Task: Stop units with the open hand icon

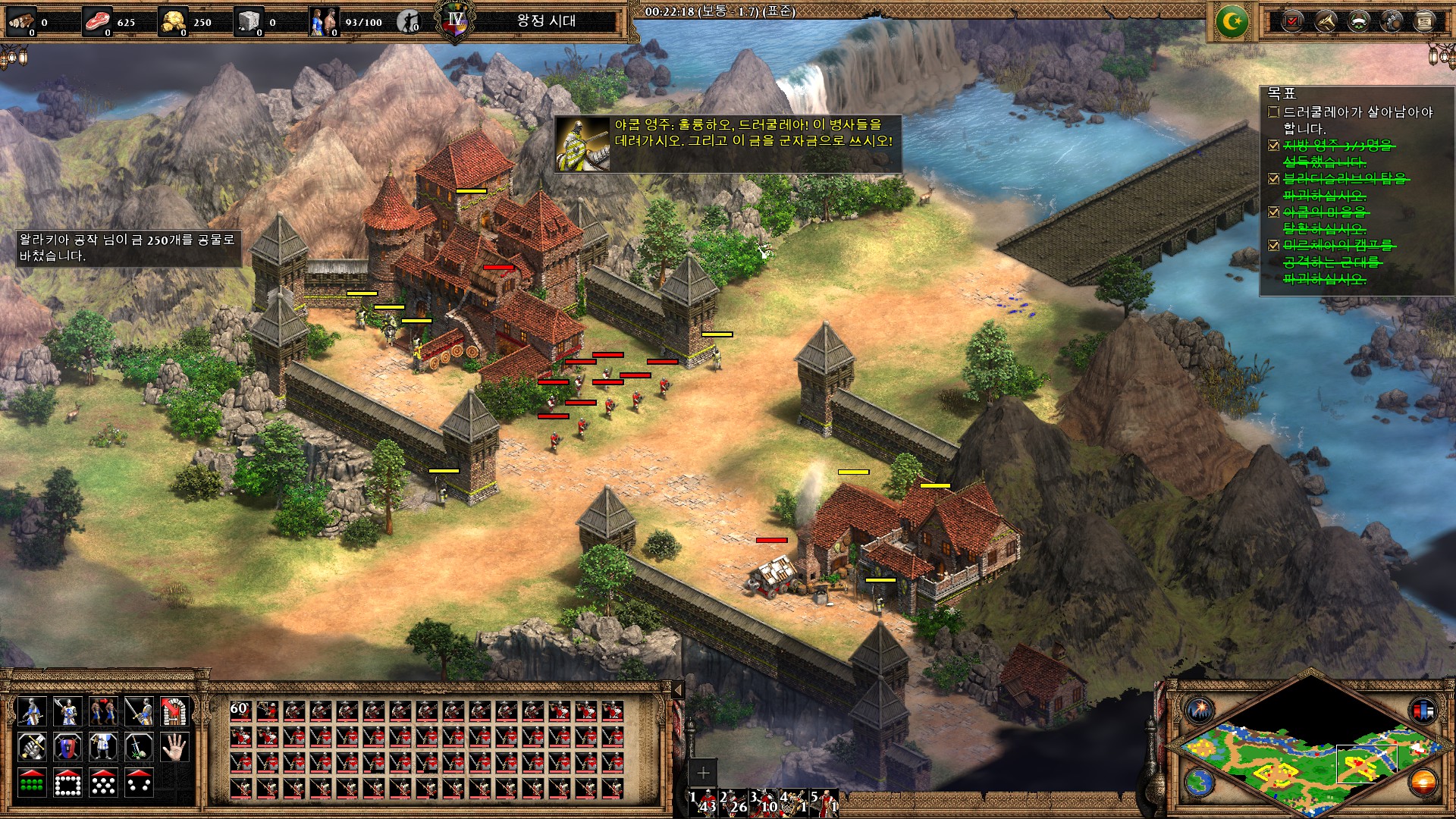Action: click(x=175, y=747)
